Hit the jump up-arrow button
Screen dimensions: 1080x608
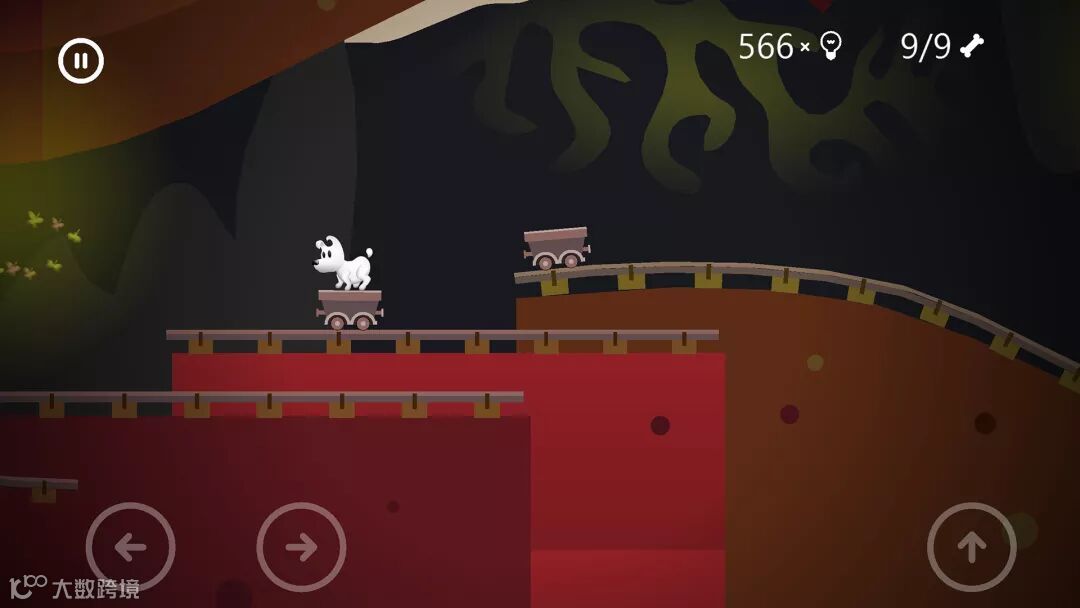point(971,546)
